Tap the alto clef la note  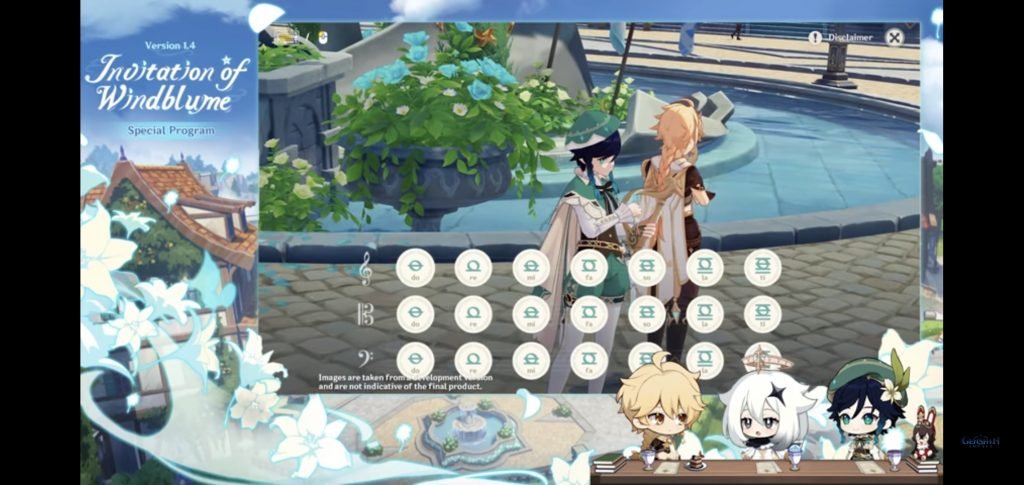click(x=705, y=314)
